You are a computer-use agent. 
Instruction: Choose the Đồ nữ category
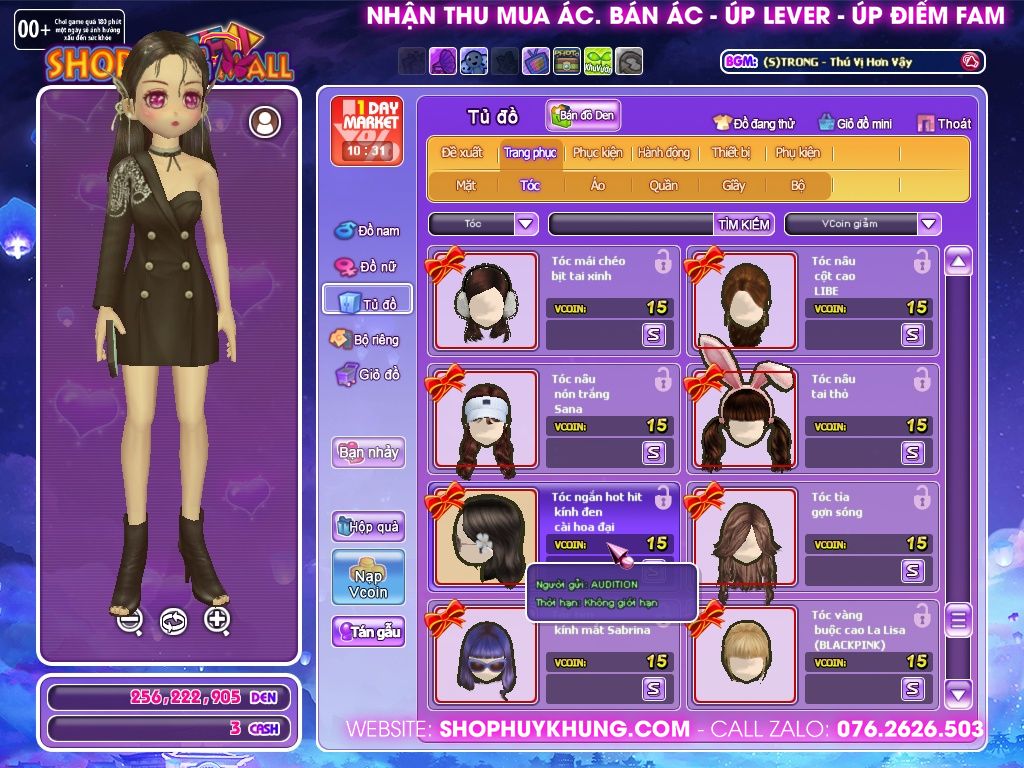367,267
